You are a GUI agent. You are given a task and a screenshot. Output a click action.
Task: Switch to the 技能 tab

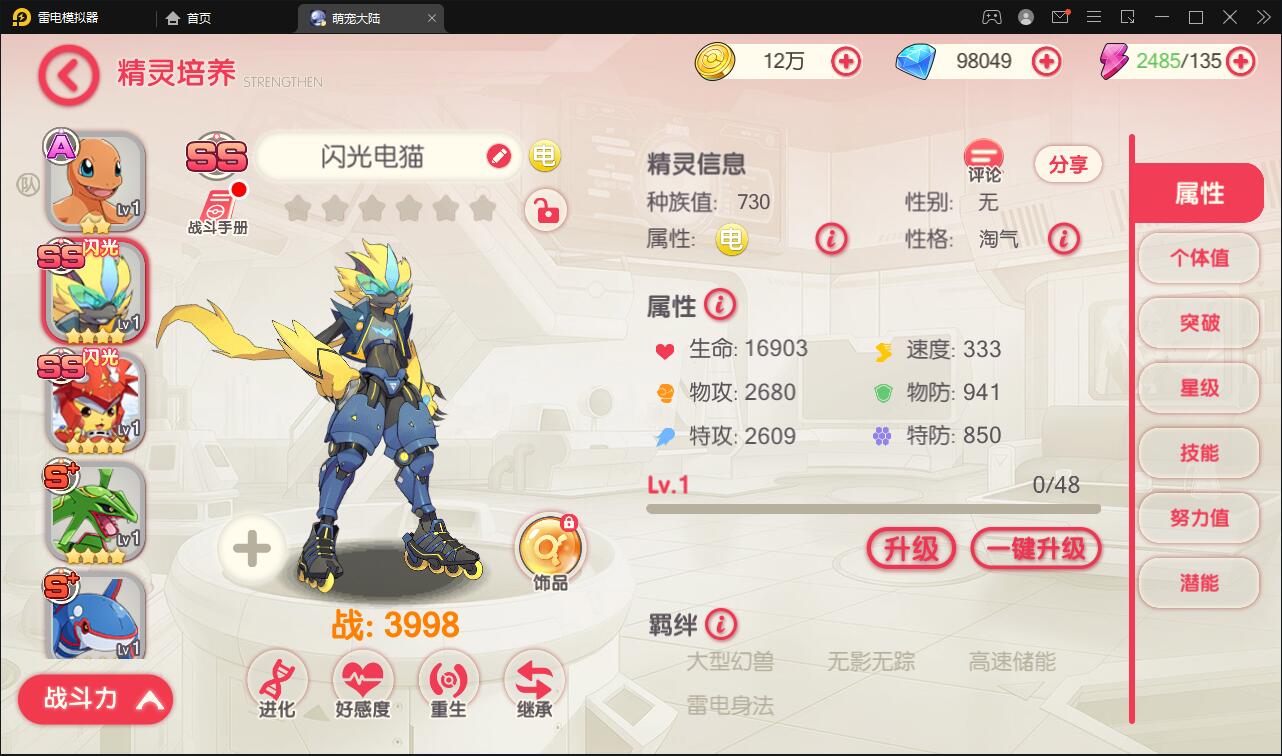pyautogui.click(x=1199, y=452)
